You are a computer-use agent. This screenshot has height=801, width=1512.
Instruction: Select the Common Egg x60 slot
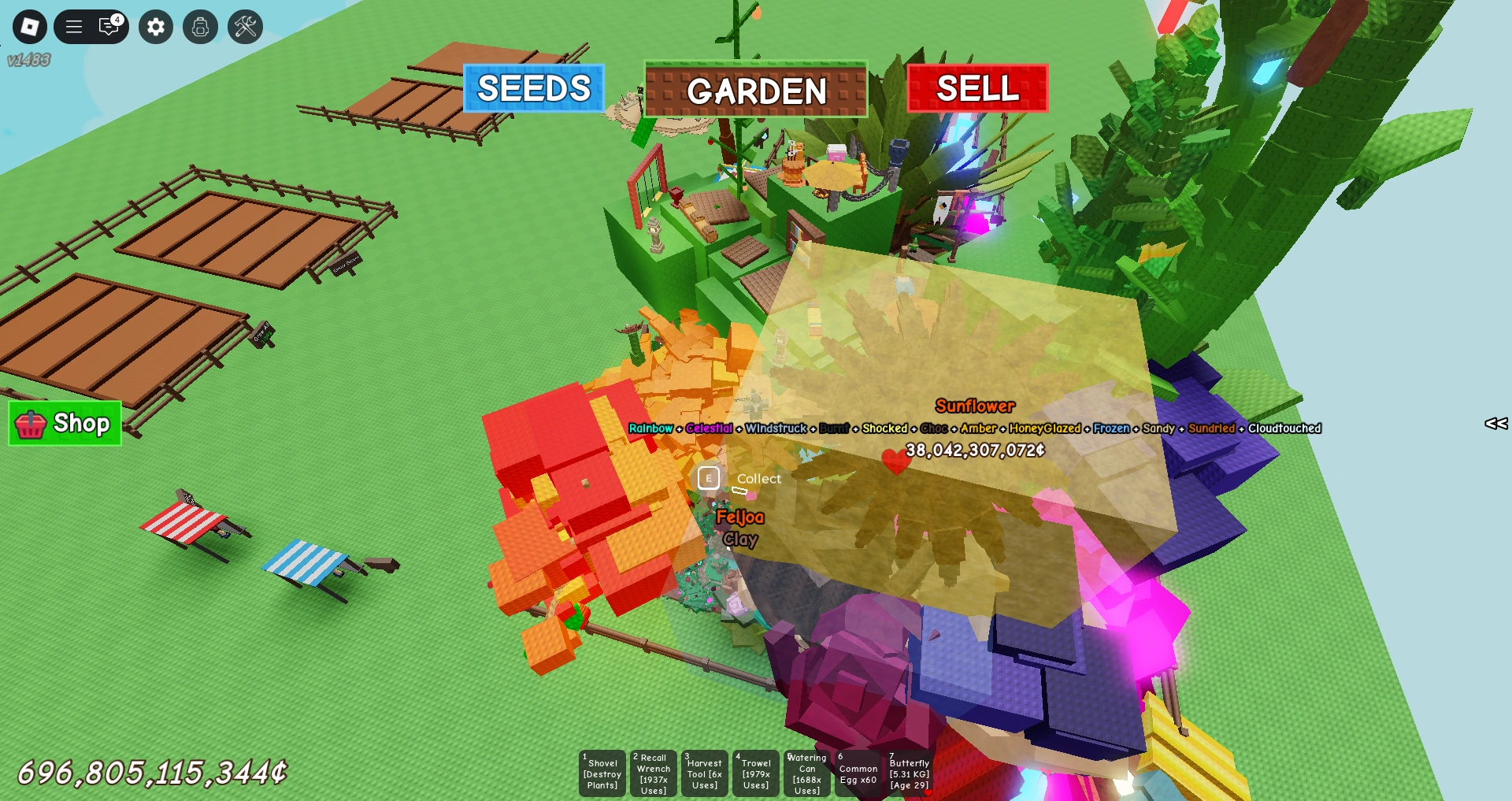[858, 773]
